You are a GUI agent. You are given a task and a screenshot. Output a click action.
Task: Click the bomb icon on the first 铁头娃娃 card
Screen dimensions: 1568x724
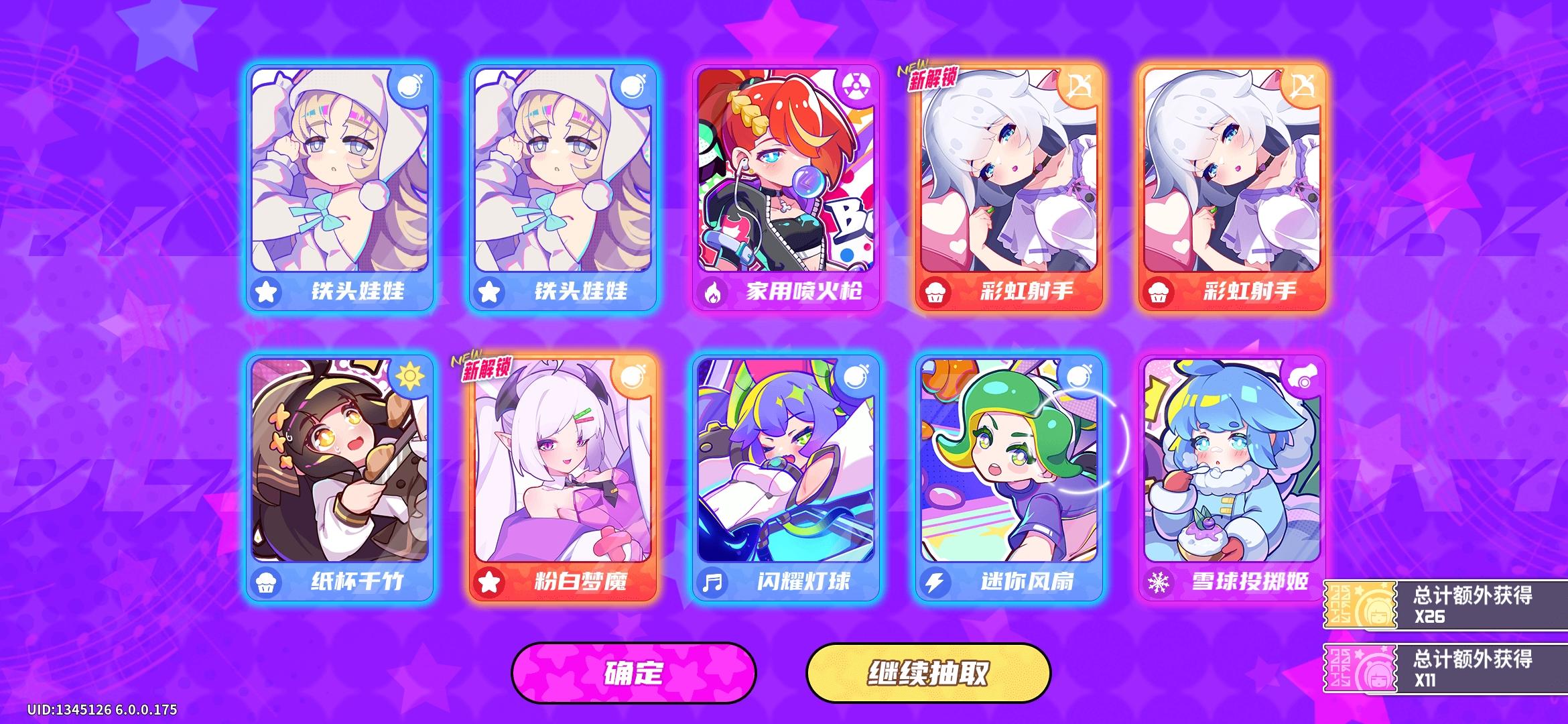(x=410, y=85)
